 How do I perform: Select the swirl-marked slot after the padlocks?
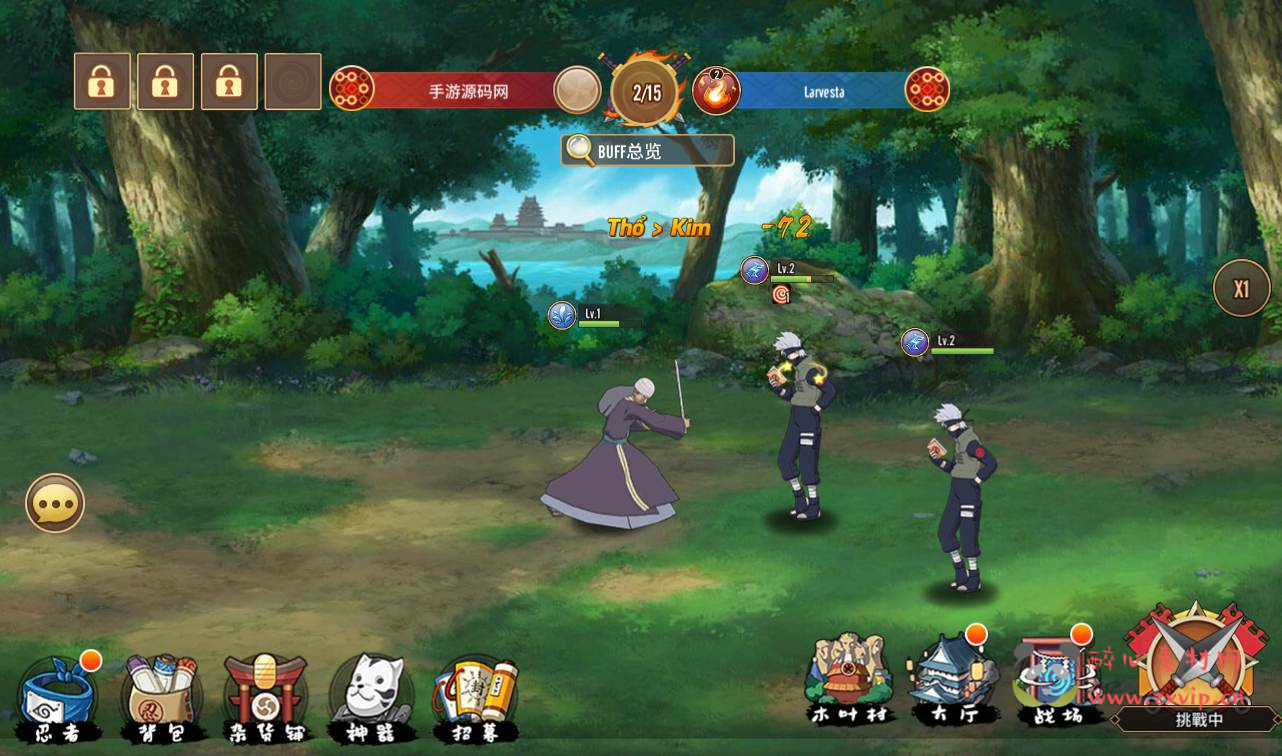pyautogui.click(x=293, y=82)
